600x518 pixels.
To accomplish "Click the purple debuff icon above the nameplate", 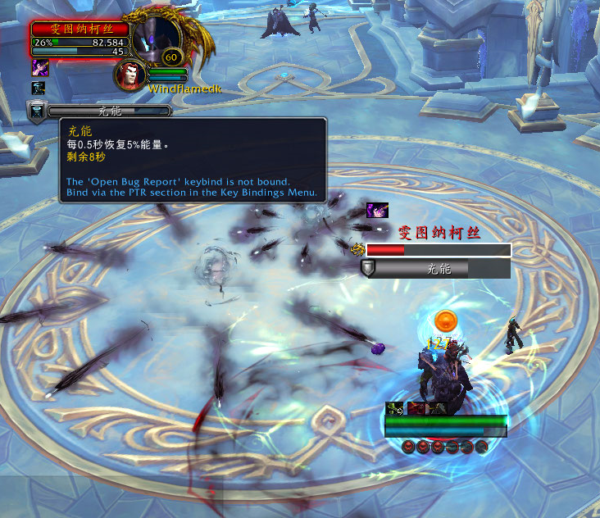I will coord(377,211).
